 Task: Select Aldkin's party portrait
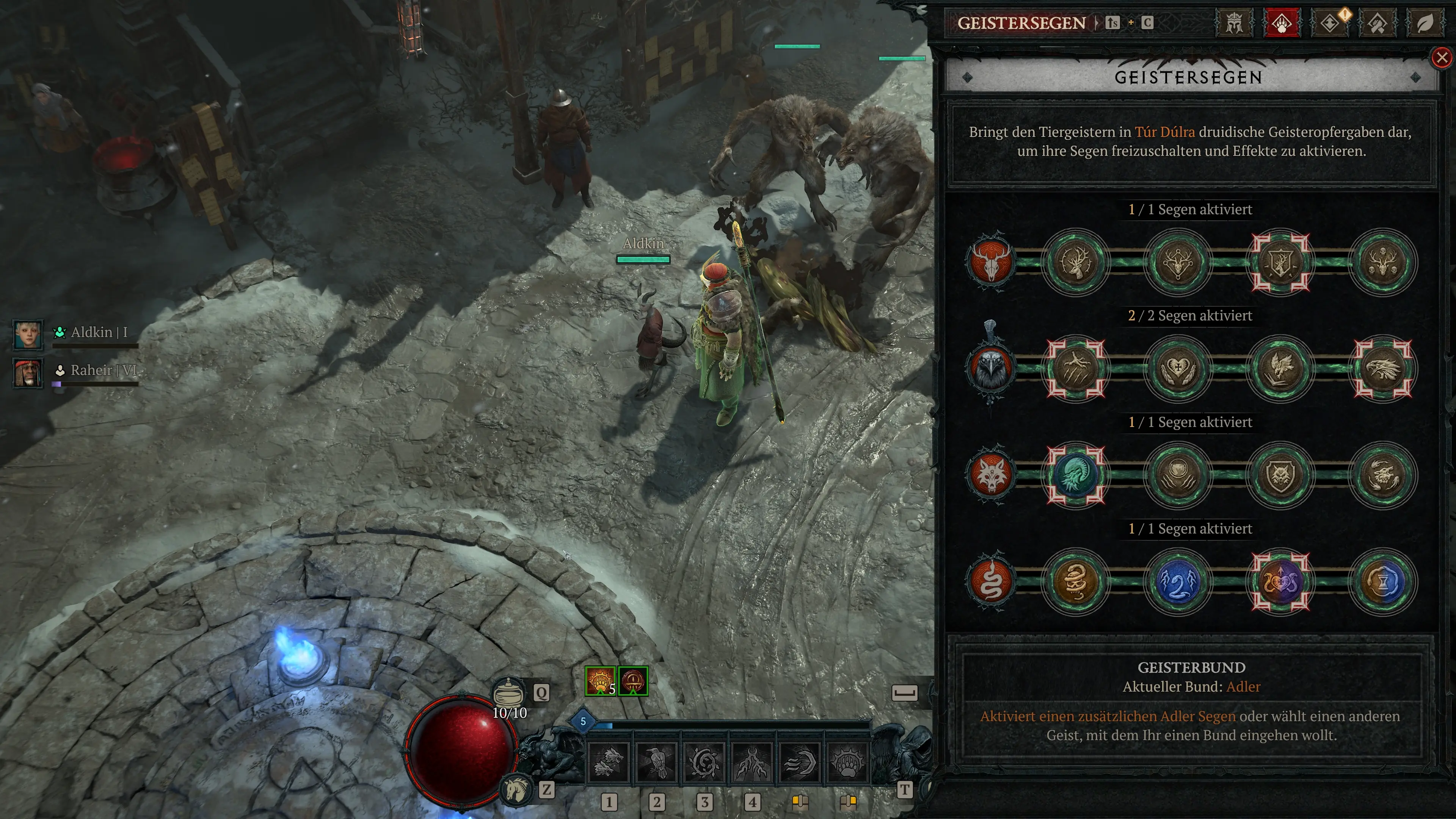coord(28,334)
